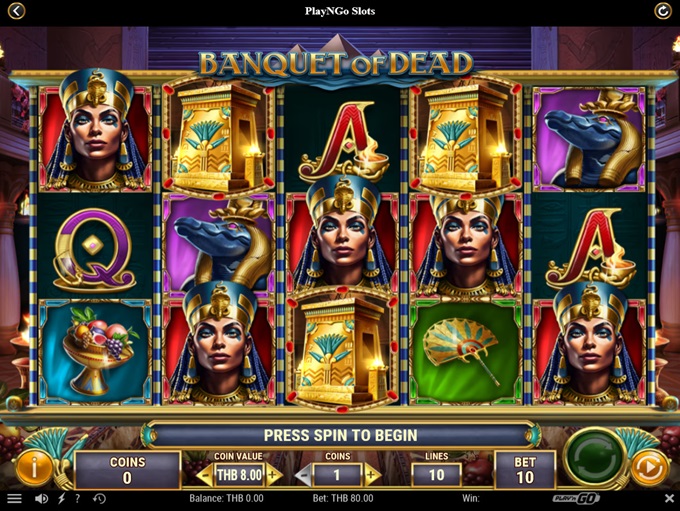This screenshot has width=680, height=511.
Task: Increase the coin value
Action: (273, 475)
